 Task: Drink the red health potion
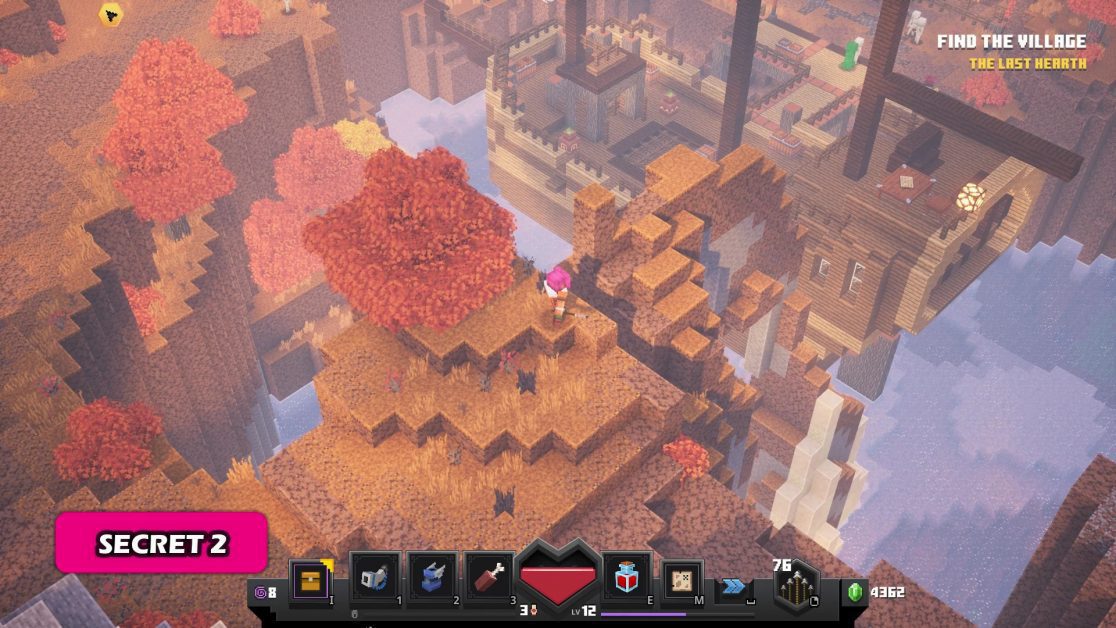627,578
